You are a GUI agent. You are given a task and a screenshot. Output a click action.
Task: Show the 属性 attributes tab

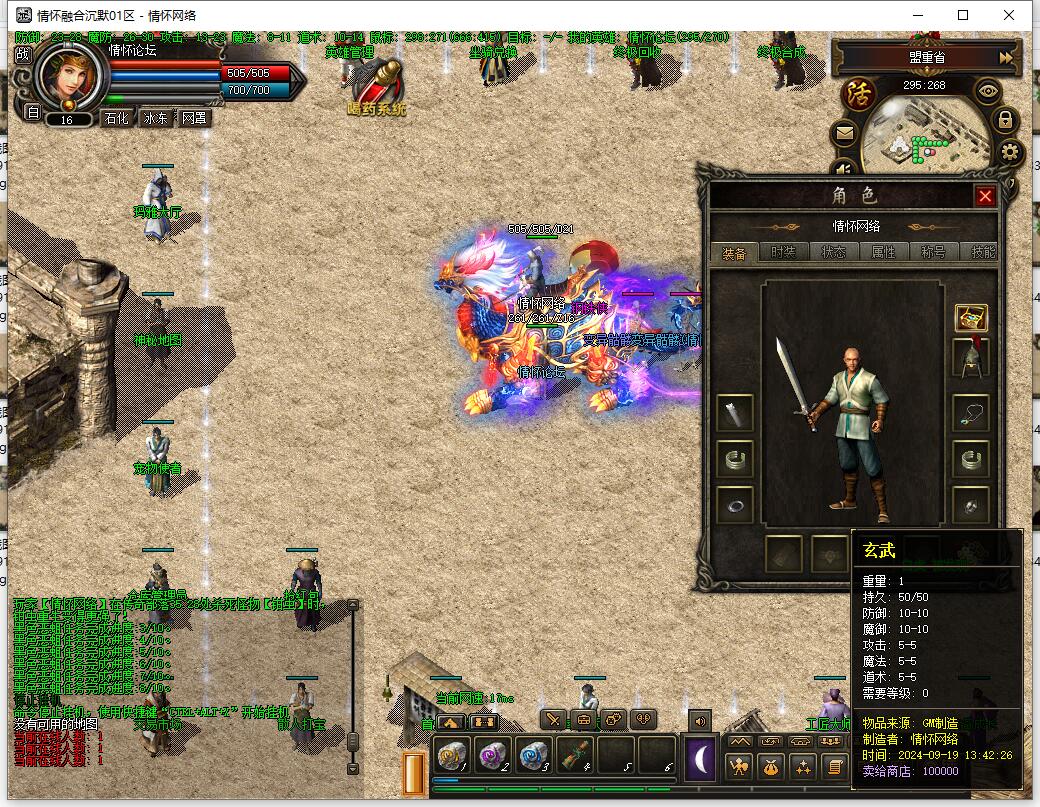[883, 253]
